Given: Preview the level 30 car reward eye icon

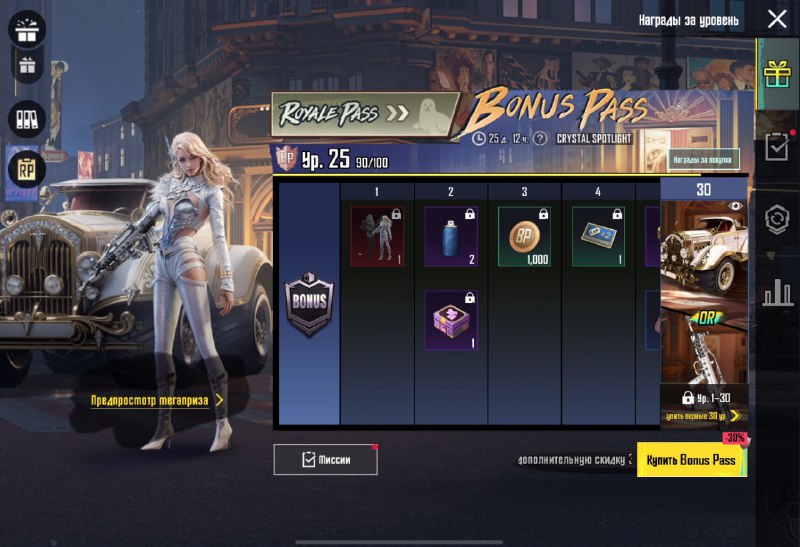Looking at the screenshot, I should point(736,206).
